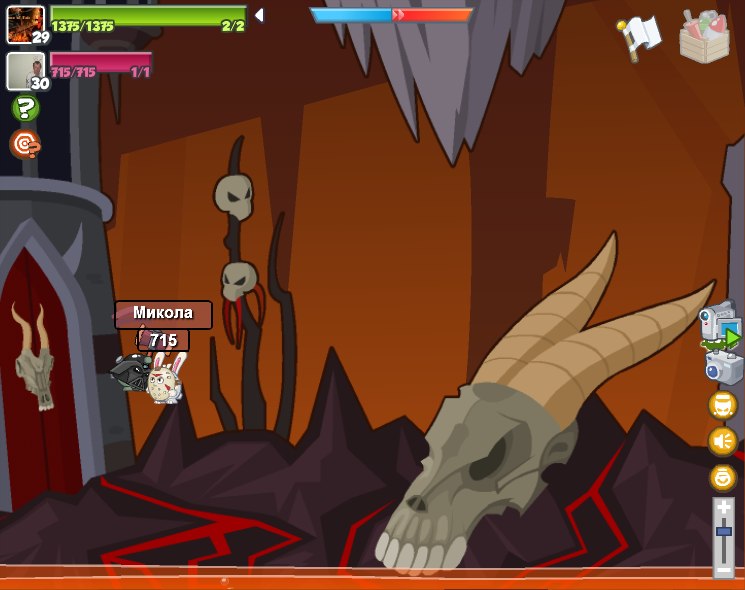The height and width of the screenshot is (590, 745).
Task: Select the level 29 player avatar
Action: [25, 23]
